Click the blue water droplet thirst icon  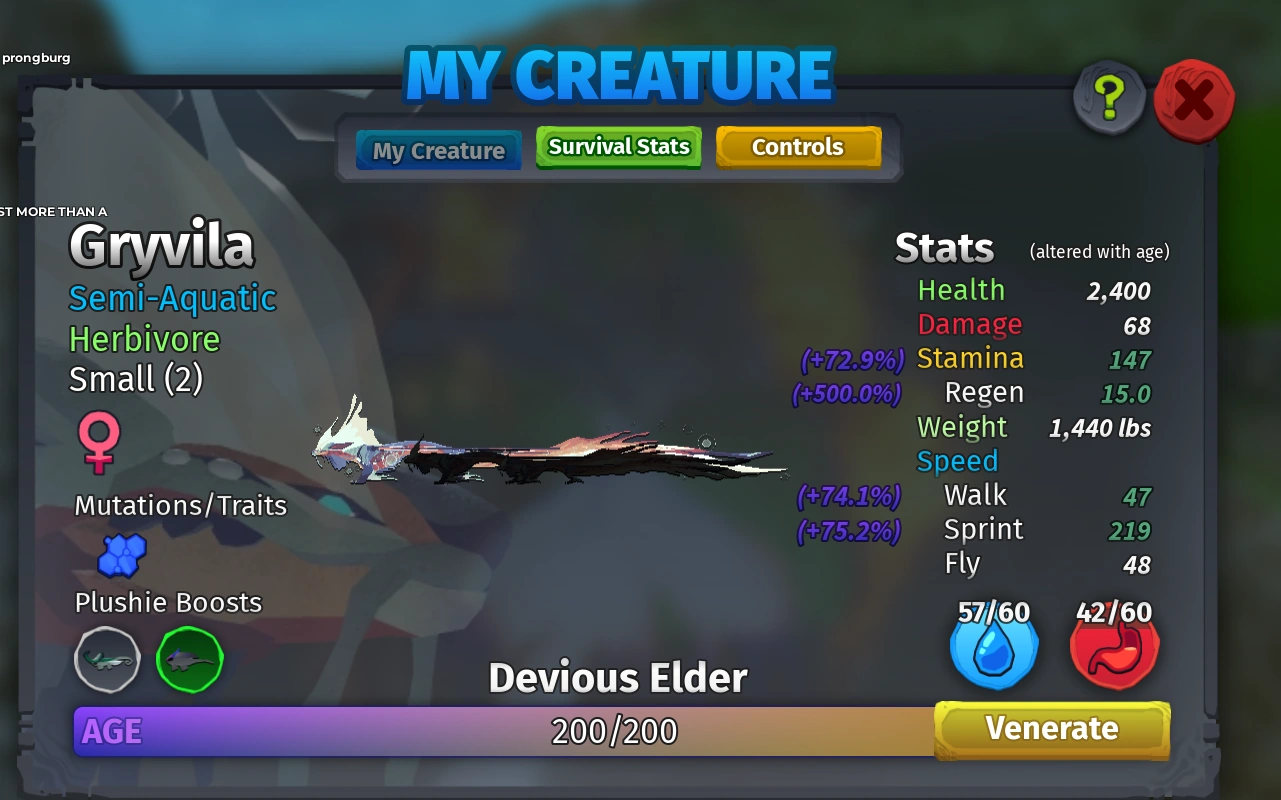pyautogui.click(x=993, y=649)
